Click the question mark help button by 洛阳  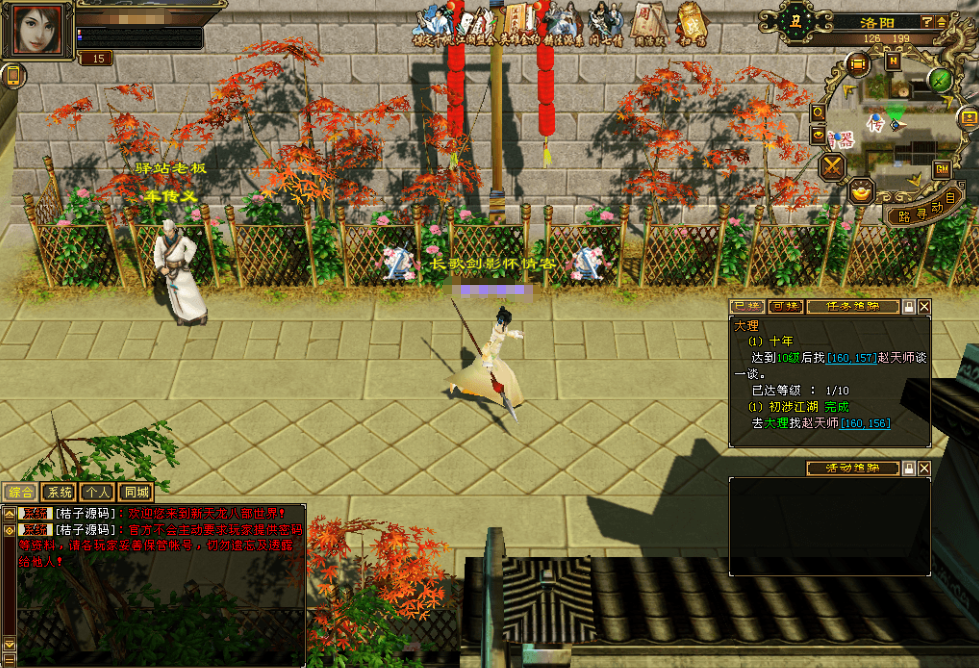pos(927,22)
